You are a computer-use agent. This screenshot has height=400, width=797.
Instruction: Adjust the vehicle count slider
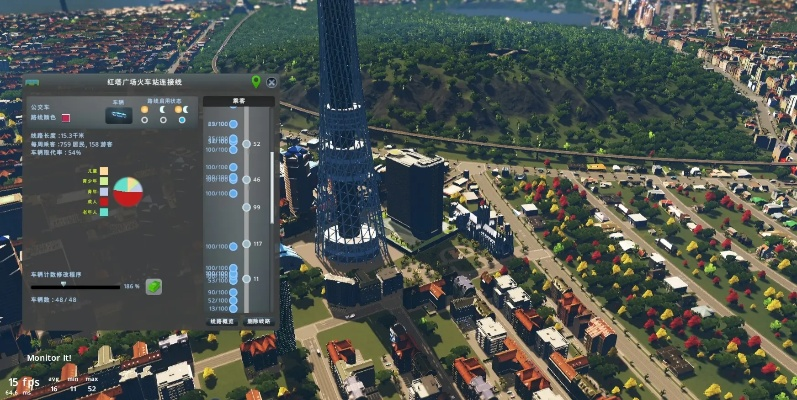[x=64, y=285]
